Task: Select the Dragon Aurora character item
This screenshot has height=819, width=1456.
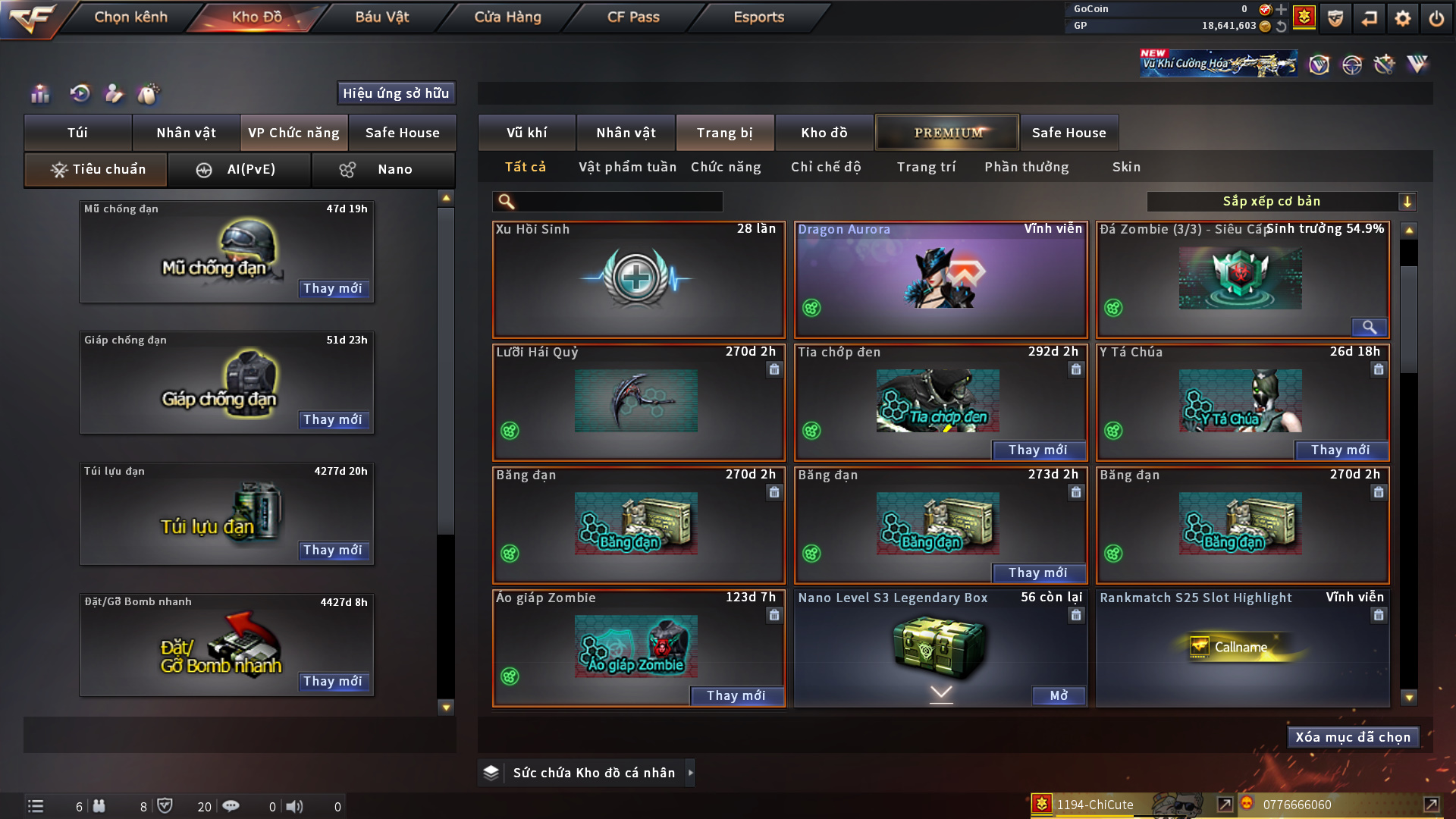Action: click(940, 279)
